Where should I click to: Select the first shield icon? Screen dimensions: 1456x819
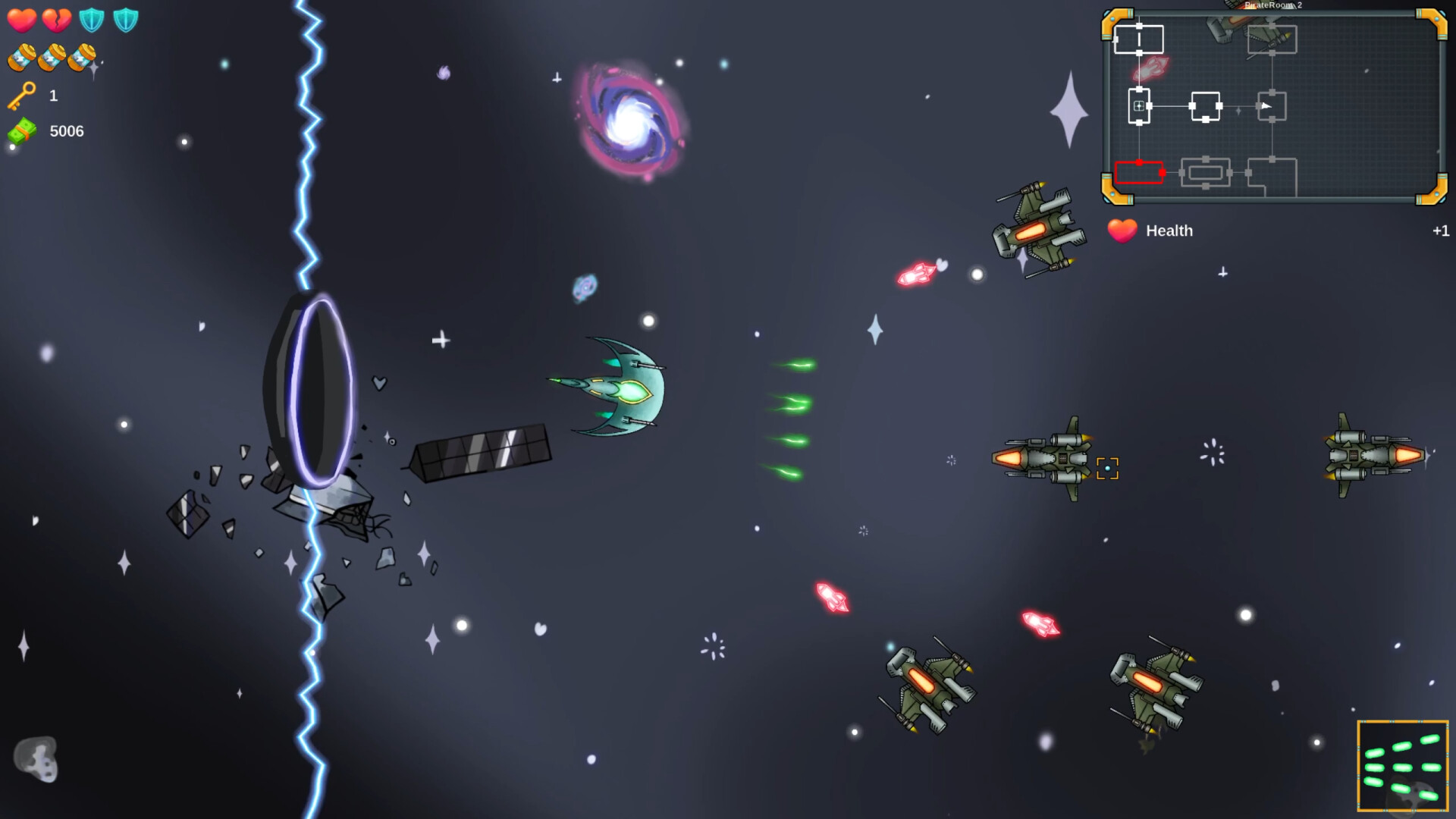(92, 20)
